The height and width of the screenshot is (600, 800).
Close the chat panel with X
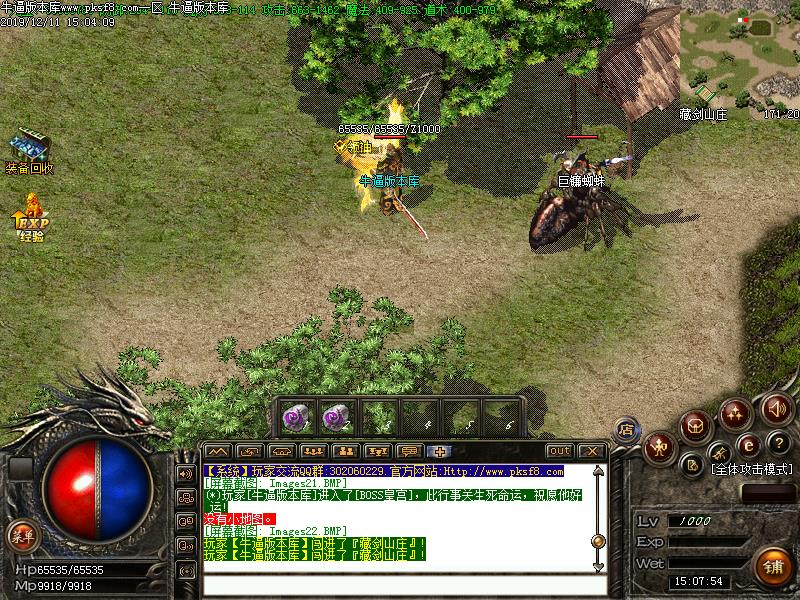click(x=592, y=451)
